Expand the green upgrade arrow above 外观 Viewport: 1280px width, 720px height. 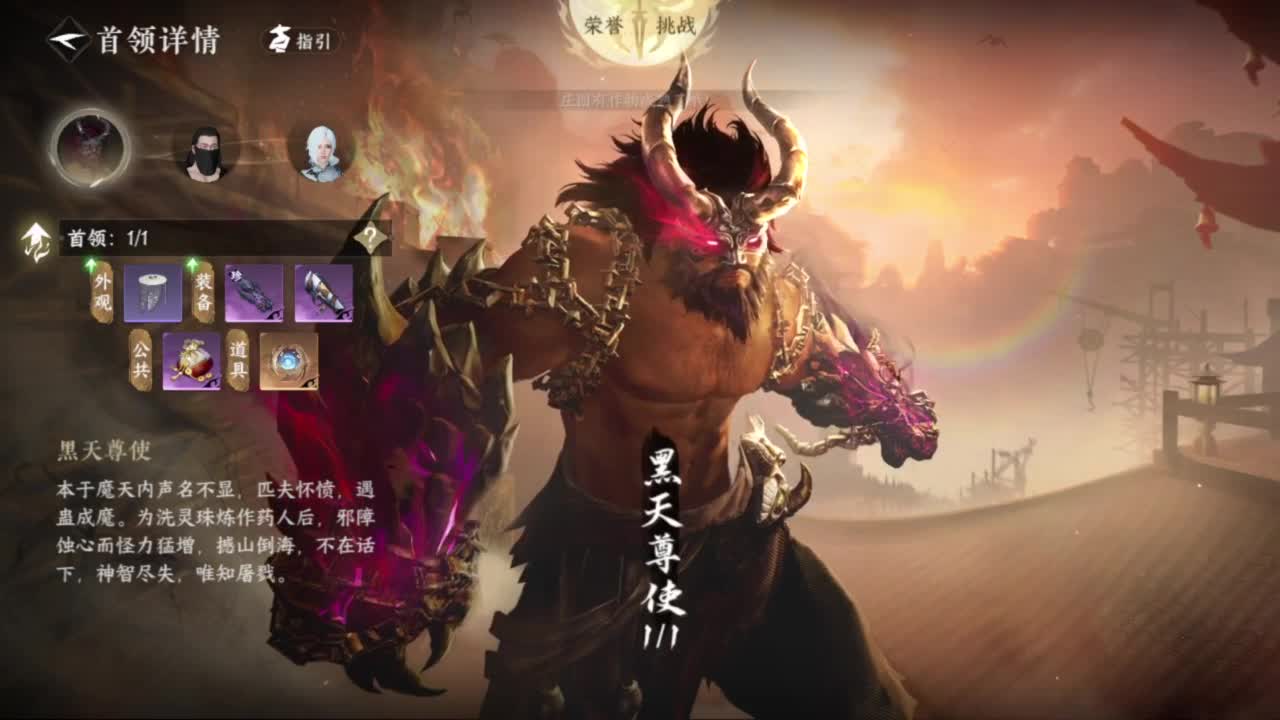coord(90,262)
